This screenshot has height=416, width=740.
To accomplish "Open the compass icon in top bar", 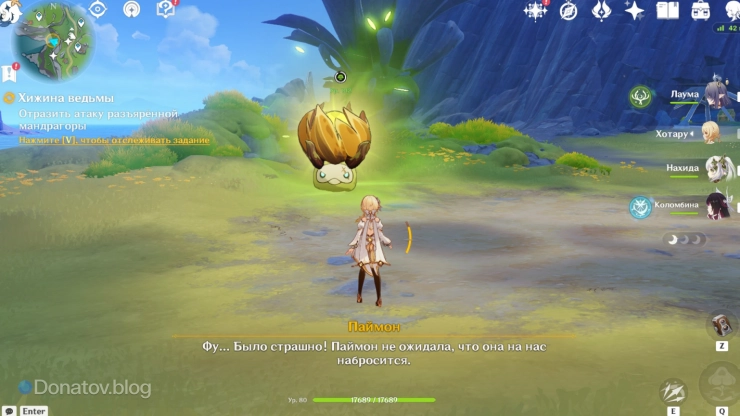I will click(568, 11).
